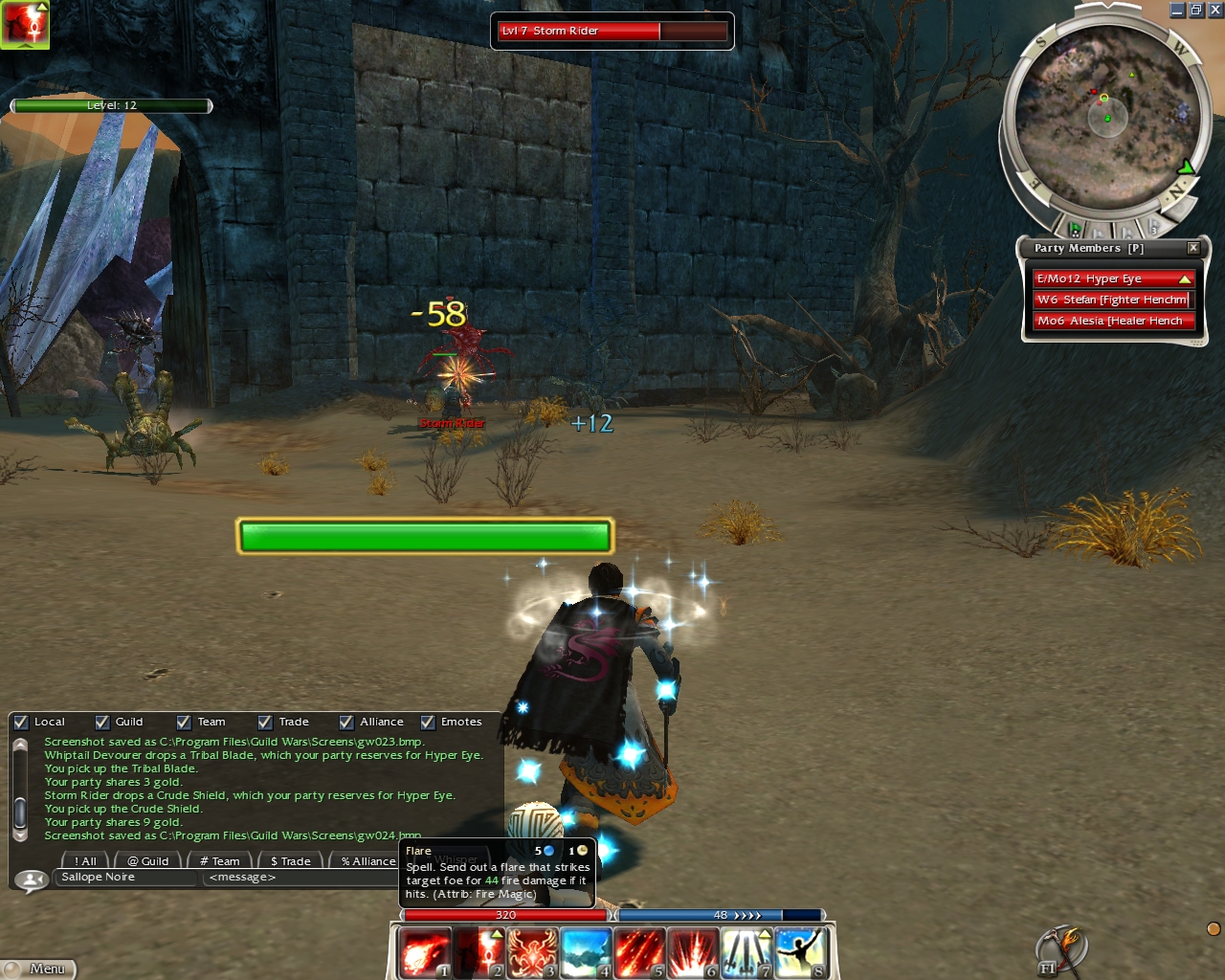The width and height of the screenshot is (1225, 980).
Task: Close the Party Members panel
Action: [1193, 248]
